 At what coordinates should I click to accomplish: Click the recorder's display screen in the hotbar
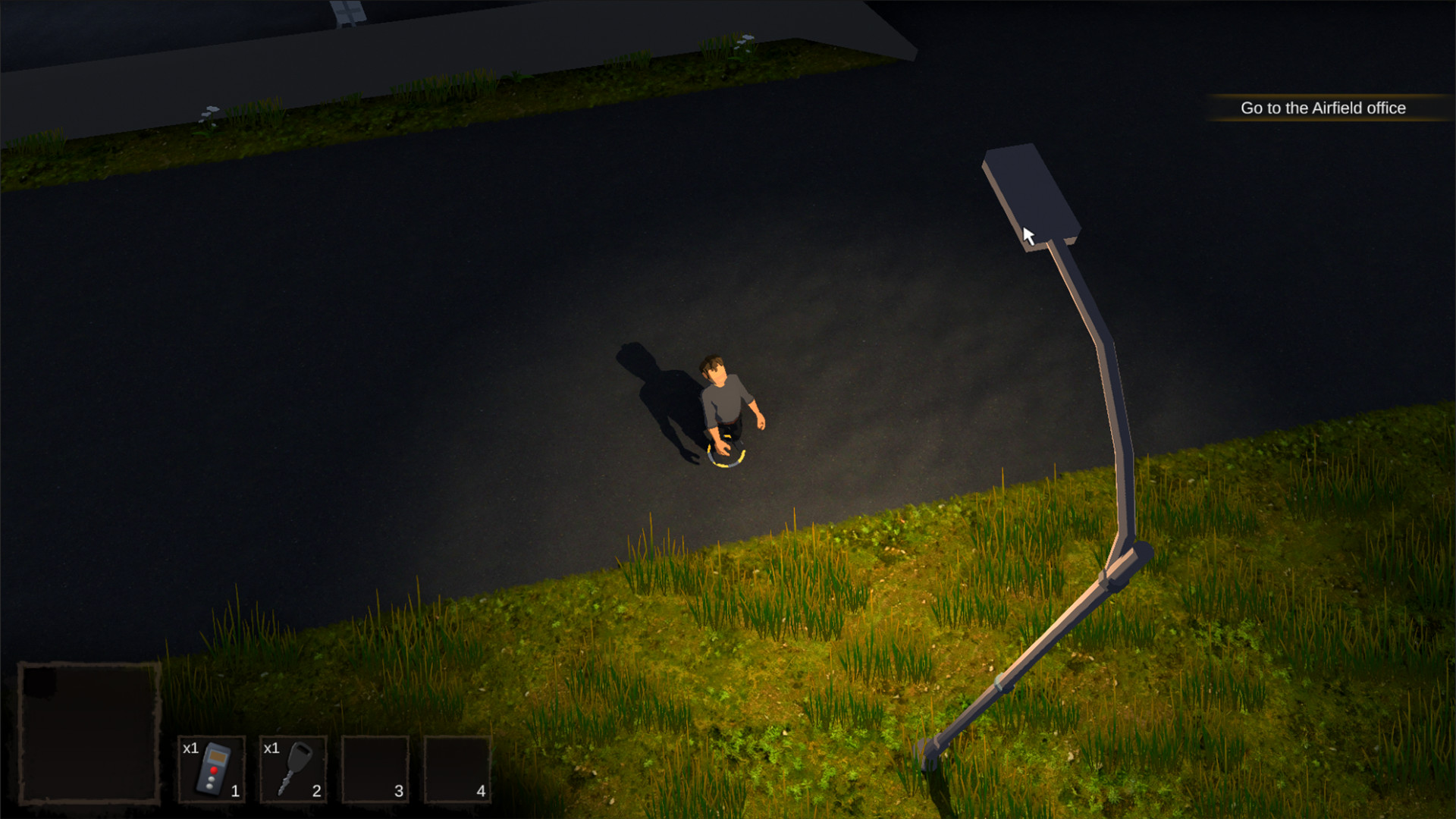point(218,756)
